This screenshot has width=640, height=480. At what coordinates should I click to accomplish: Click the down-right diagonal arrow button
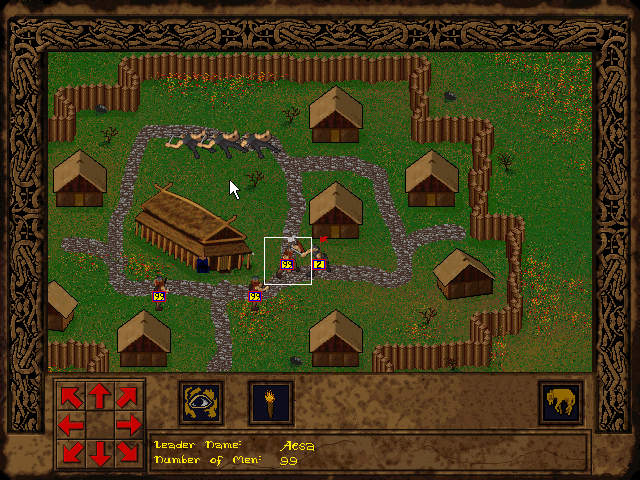[128, 453]
